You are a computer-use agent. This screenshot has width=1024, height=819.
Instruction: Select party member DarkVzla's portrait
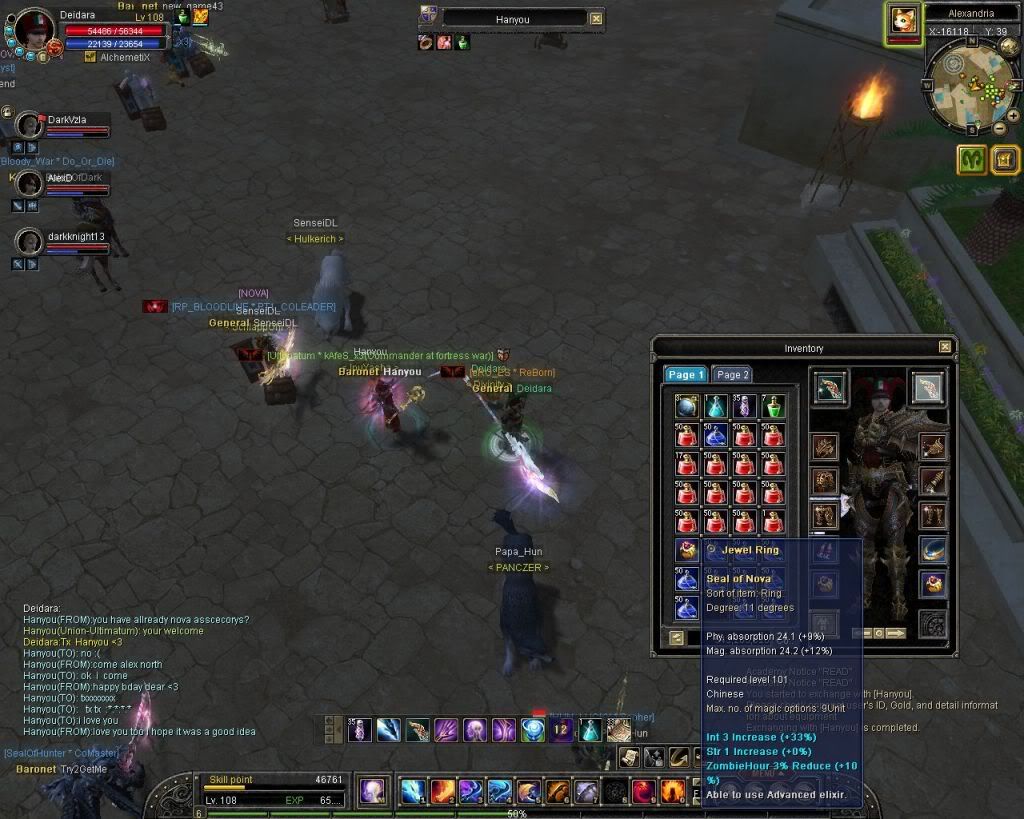(x=30, y=126)
